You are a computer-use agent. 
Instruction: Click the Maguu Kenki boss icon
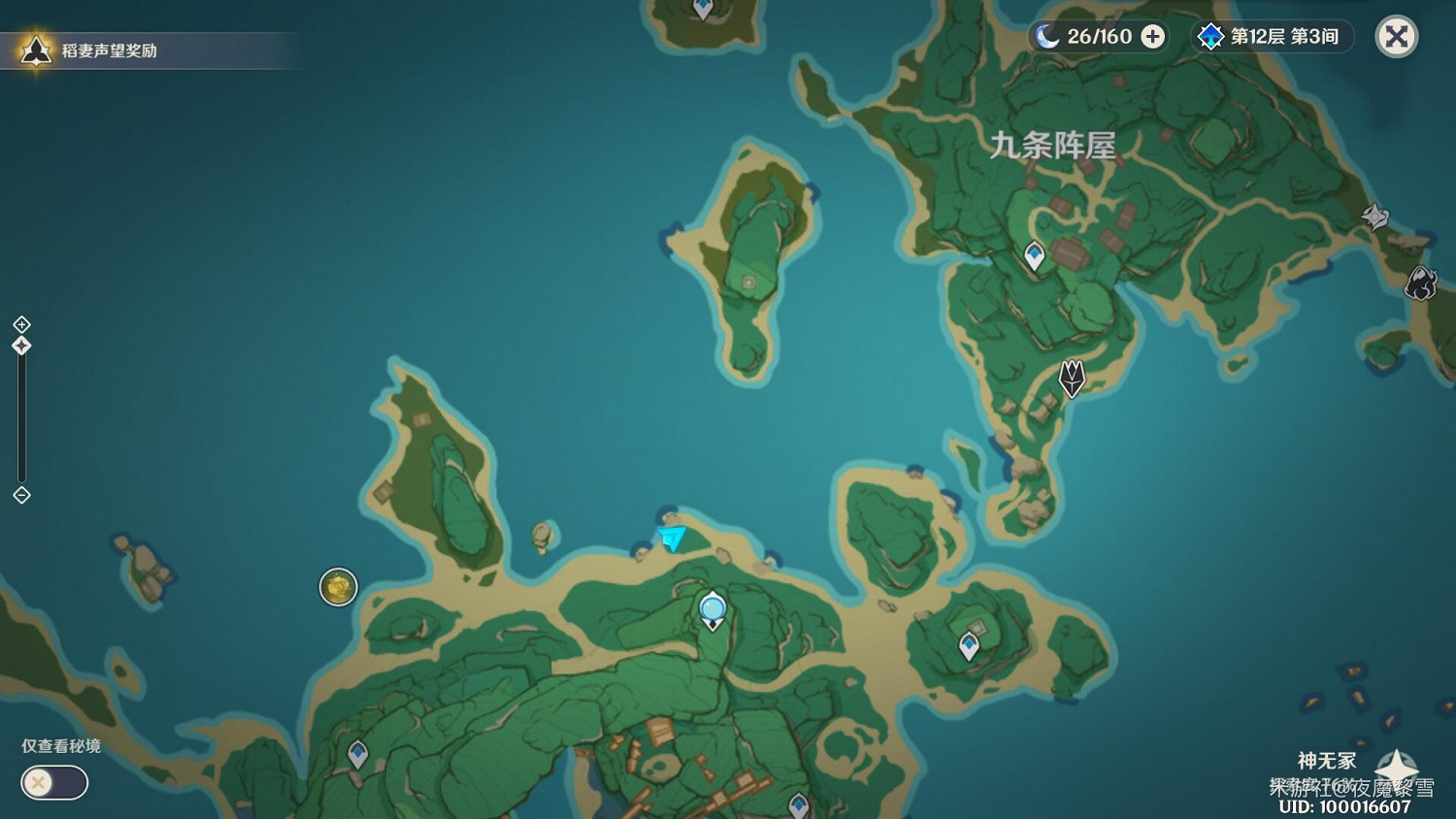pyautogui.click(x=1070, y=379)
